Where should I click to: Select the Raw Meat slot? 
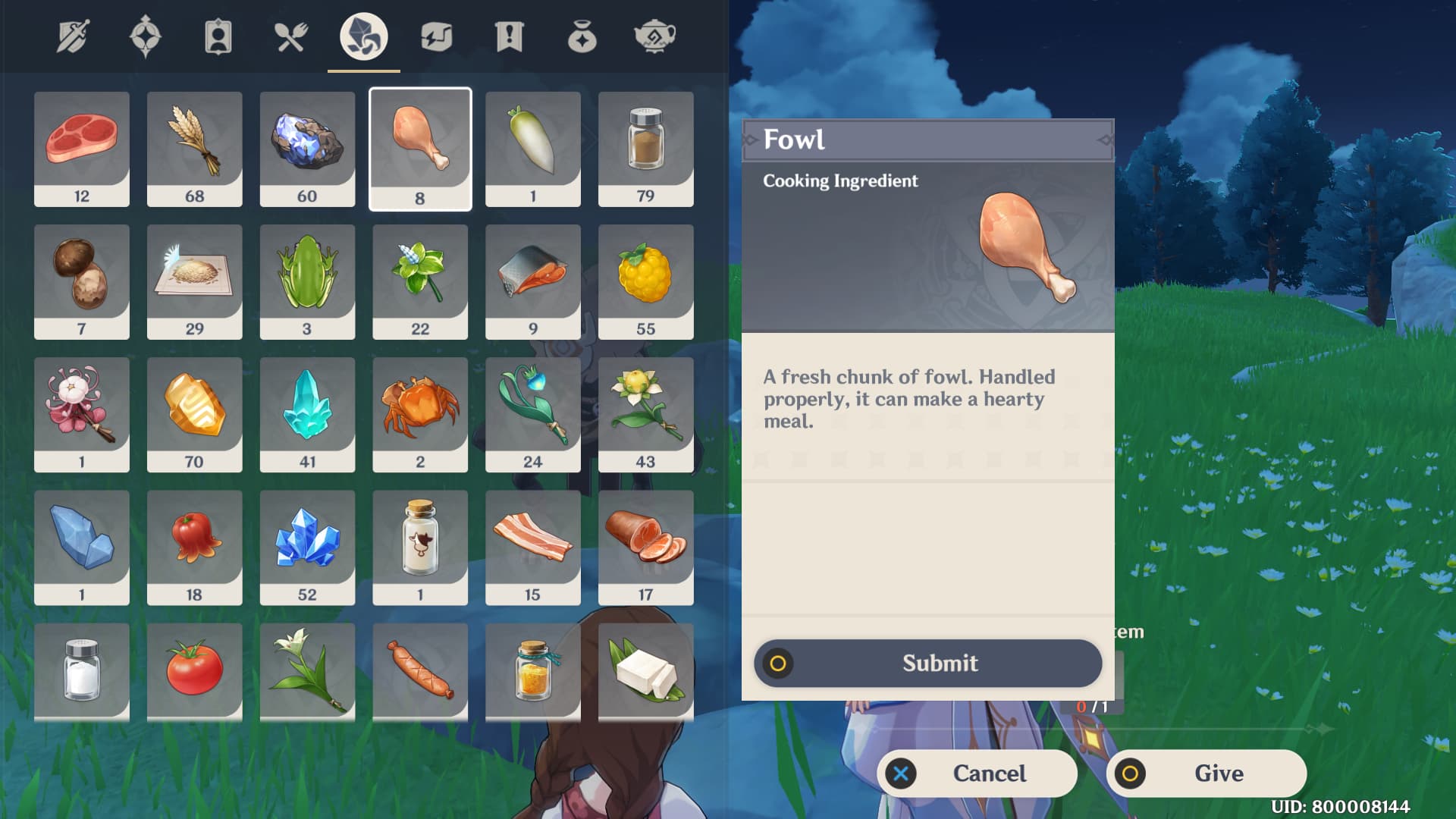coord(82,149)
